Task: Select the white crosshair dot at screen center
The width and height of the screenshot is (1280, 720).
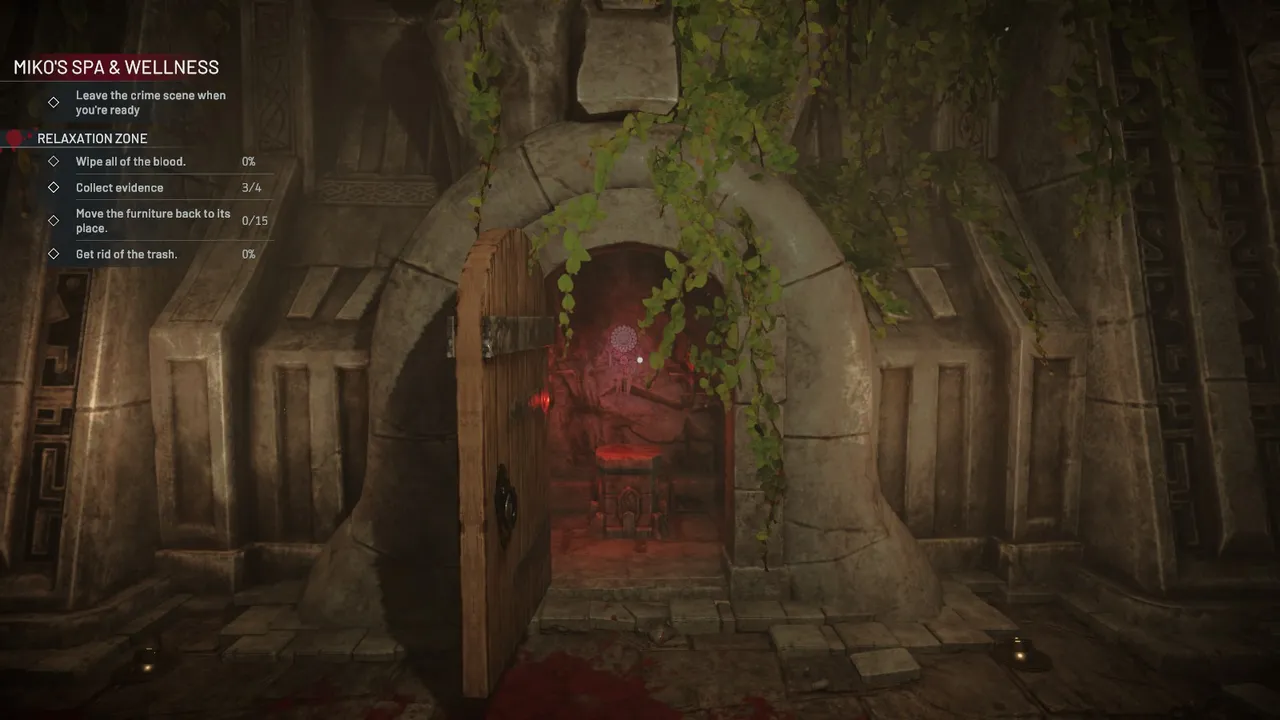Action: coord(640,359)
